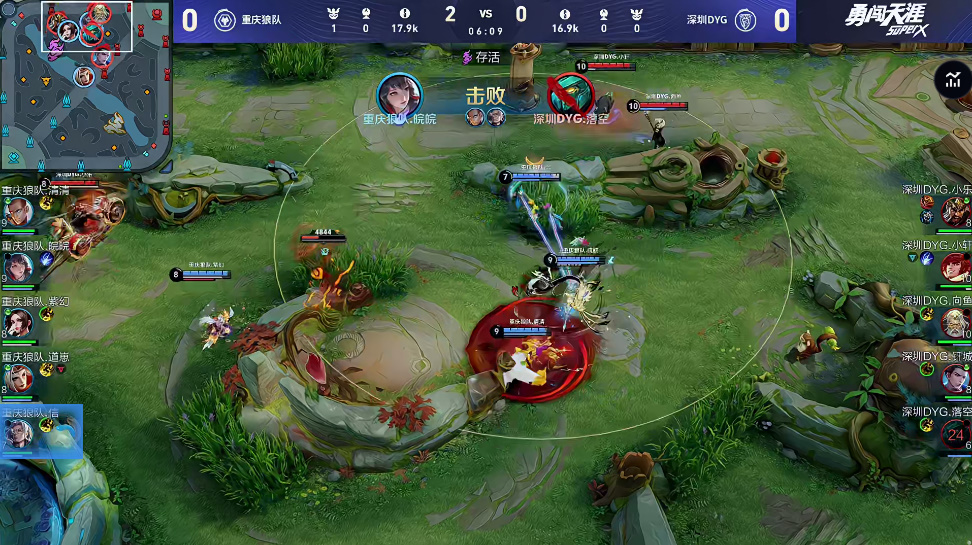This screenshot has width=972, height=545.
Task: Switch view to 深圳DYG.向鱼
Action: [953, 322]
